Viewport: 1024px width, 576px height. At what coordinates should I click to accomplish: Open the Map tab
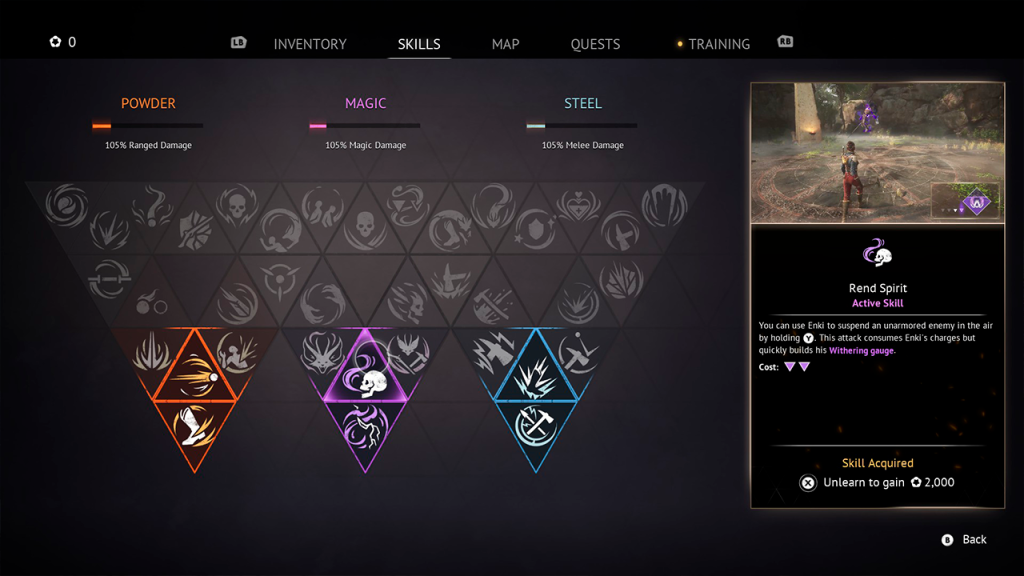pos(505,44)
